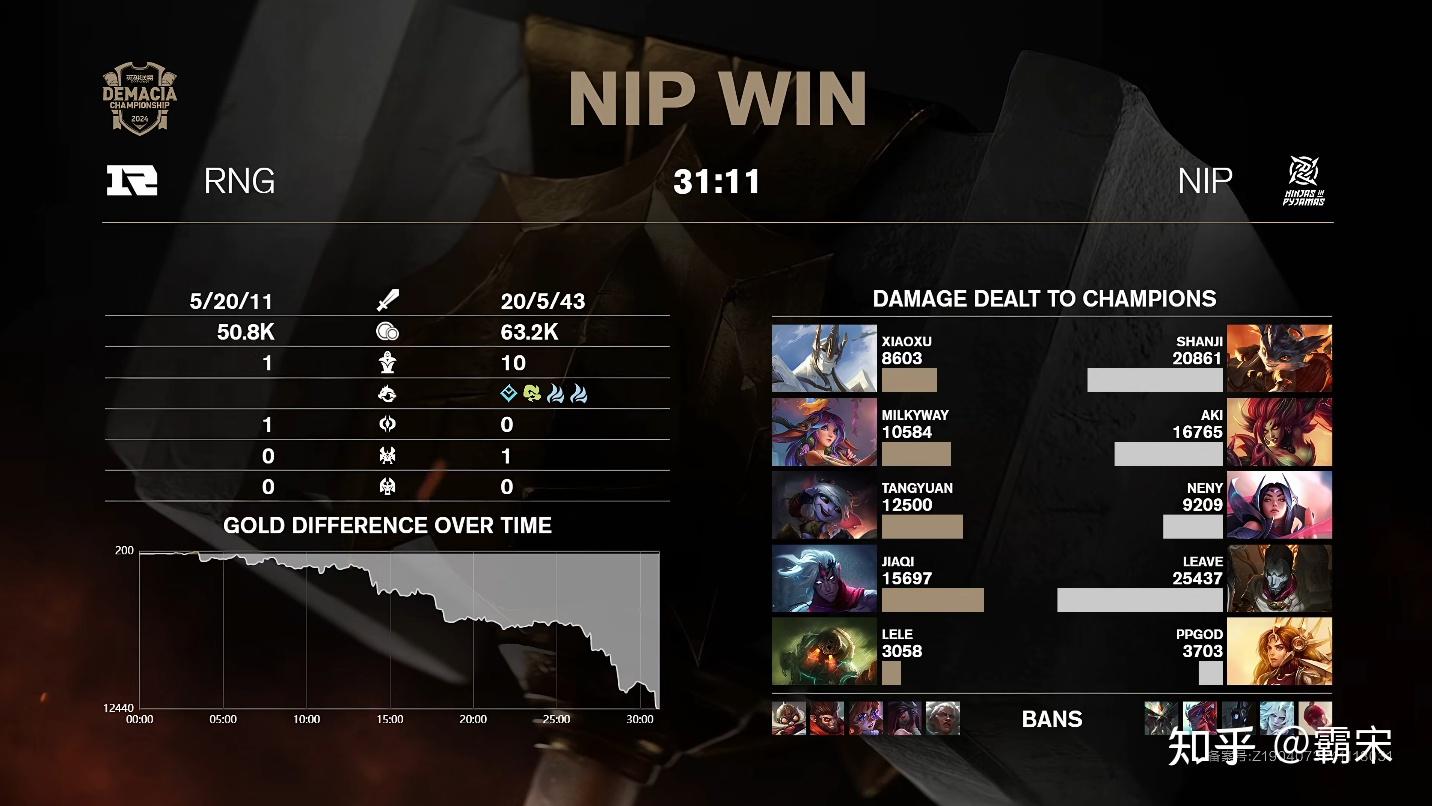Open the Demacia Championship 2024 logo
The height and width of the screenshot is (806, 1432).
click(x=140, y=99)
